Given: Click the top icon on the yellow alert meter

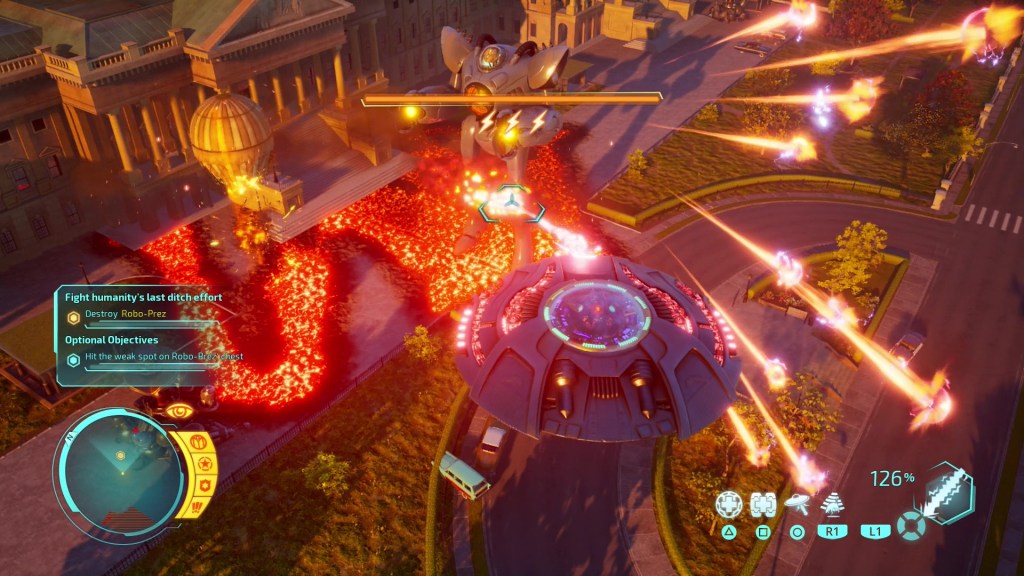Looking at the screenshot, I should point(198,441).
